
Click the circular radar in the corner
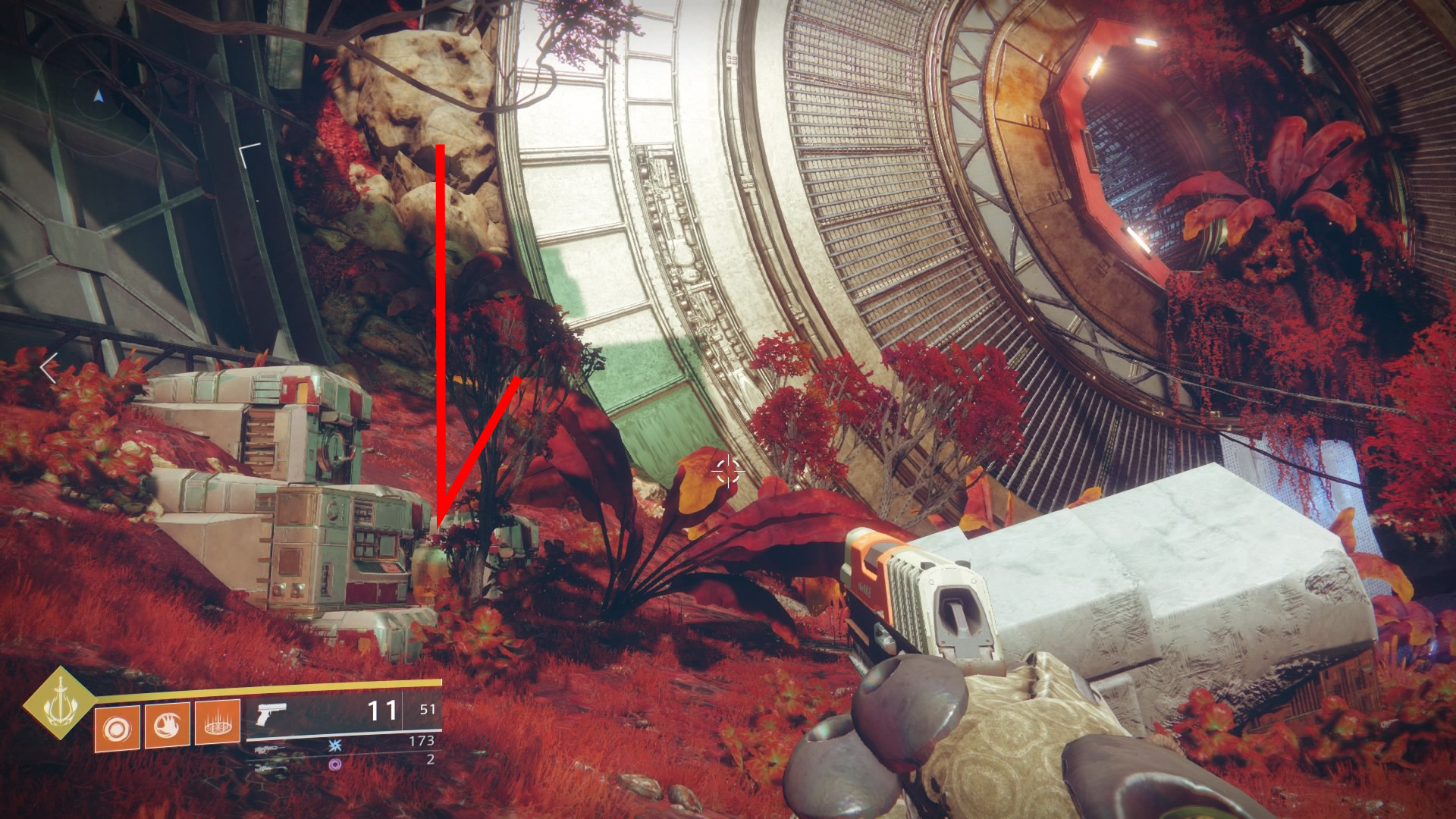click(99, 96)
